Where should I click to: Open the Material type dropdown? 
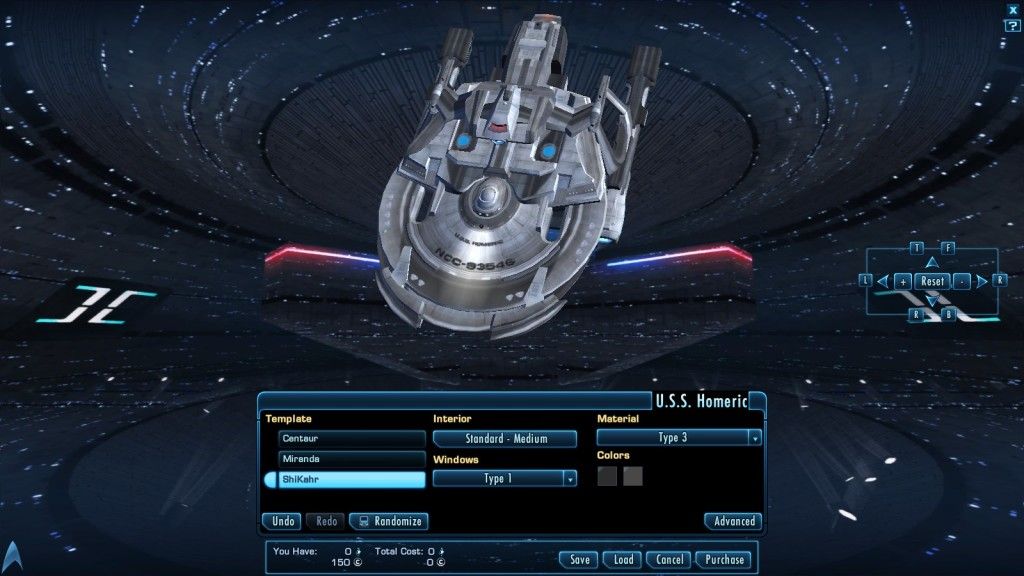coord(678,438)
